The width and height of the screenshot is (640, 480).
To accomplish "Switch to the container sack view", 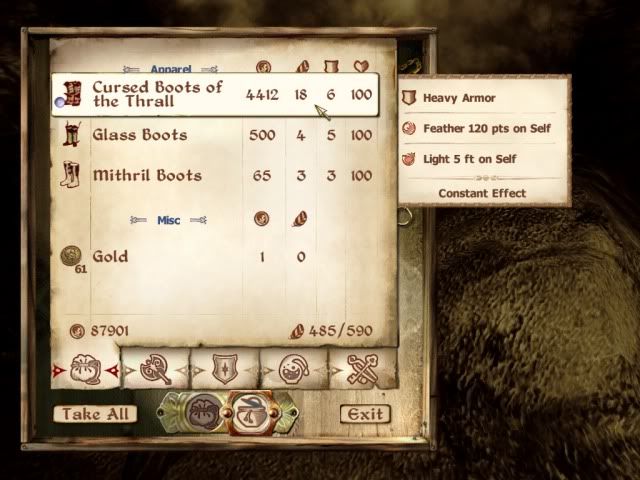I will pyautogui.click(x=199, y=413).
